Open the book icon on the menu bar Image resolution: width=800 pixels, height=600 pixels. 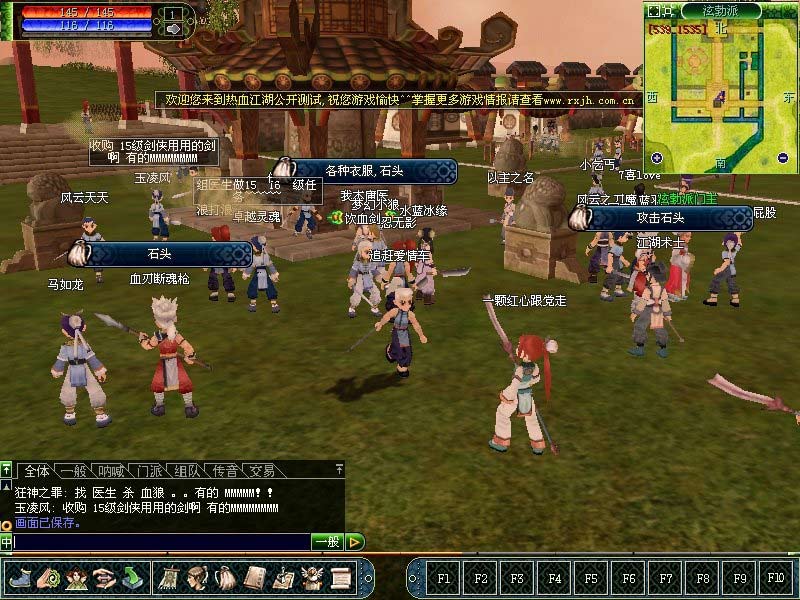click(x=255, y=577)
